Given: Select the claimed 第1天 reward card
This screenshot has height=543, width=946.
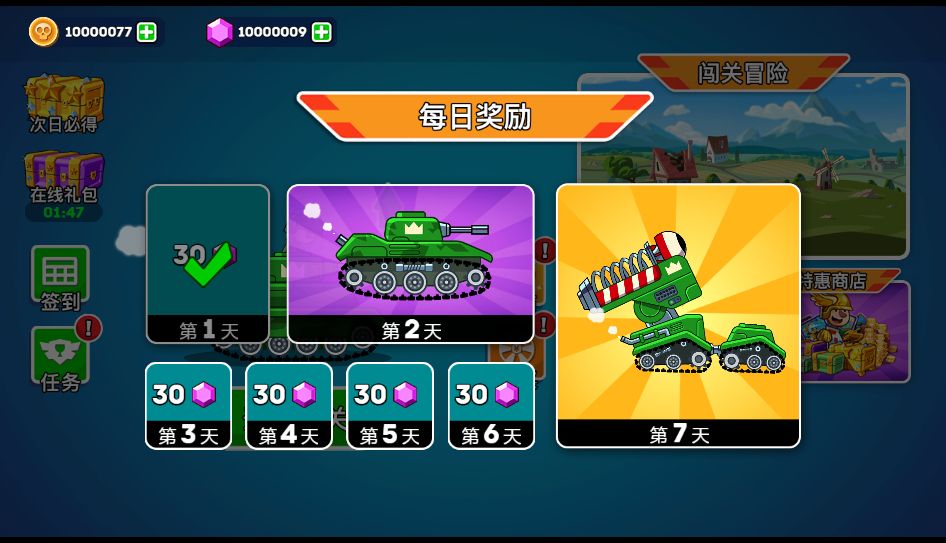Looking at the screenshot, I should (208, 264).
